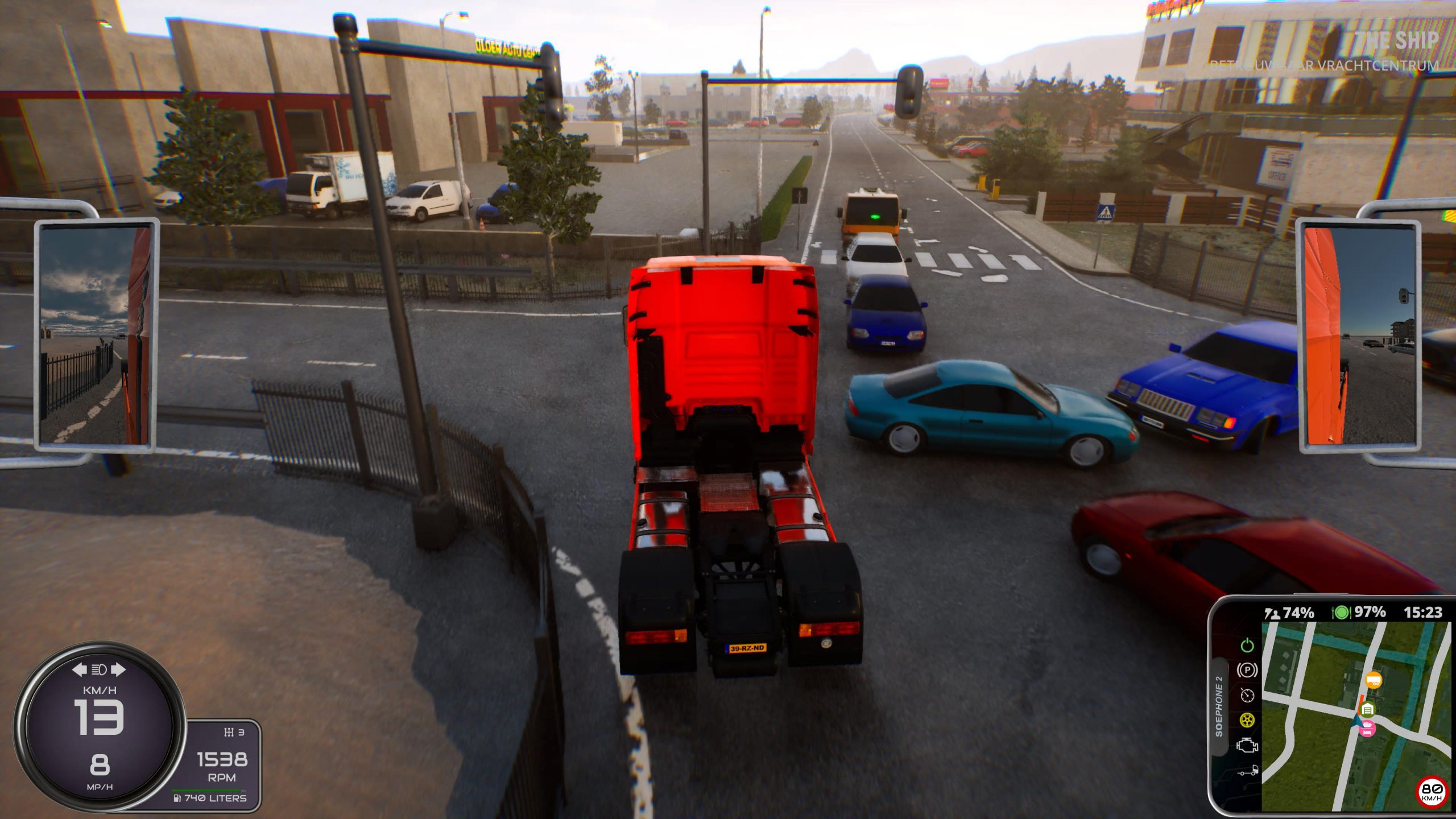Open the orange trailer marker on the minimap
This screenshot has height=819, width=1456.
(x=1373, y=680)
